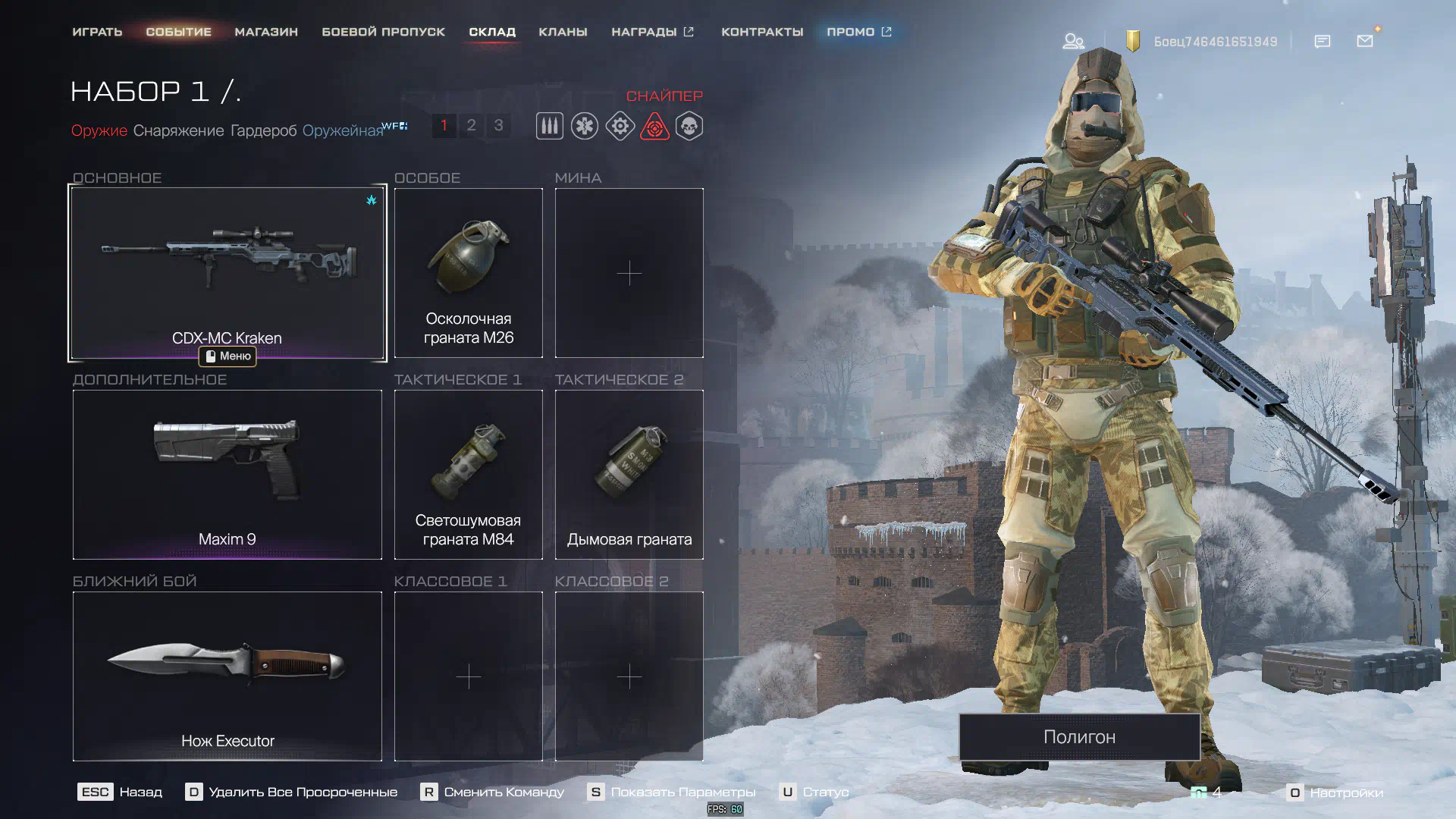1456x819 pixels.
Task: Go to the Магазин shop page
Action: (x=266, y=32)
